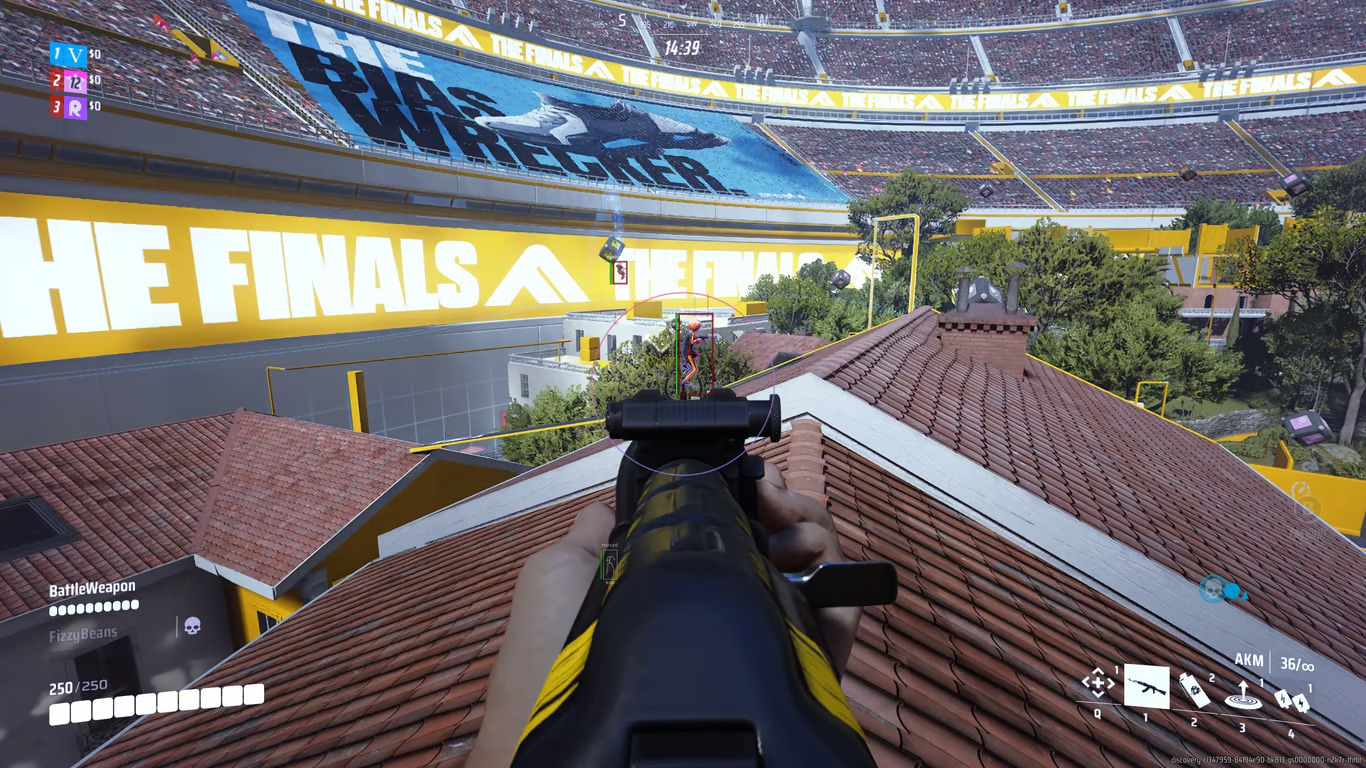The width and height of the screenshot is (1366, 768).
Task: Equip the lightning bolt charges gadget
Action: click(1290, 701)
